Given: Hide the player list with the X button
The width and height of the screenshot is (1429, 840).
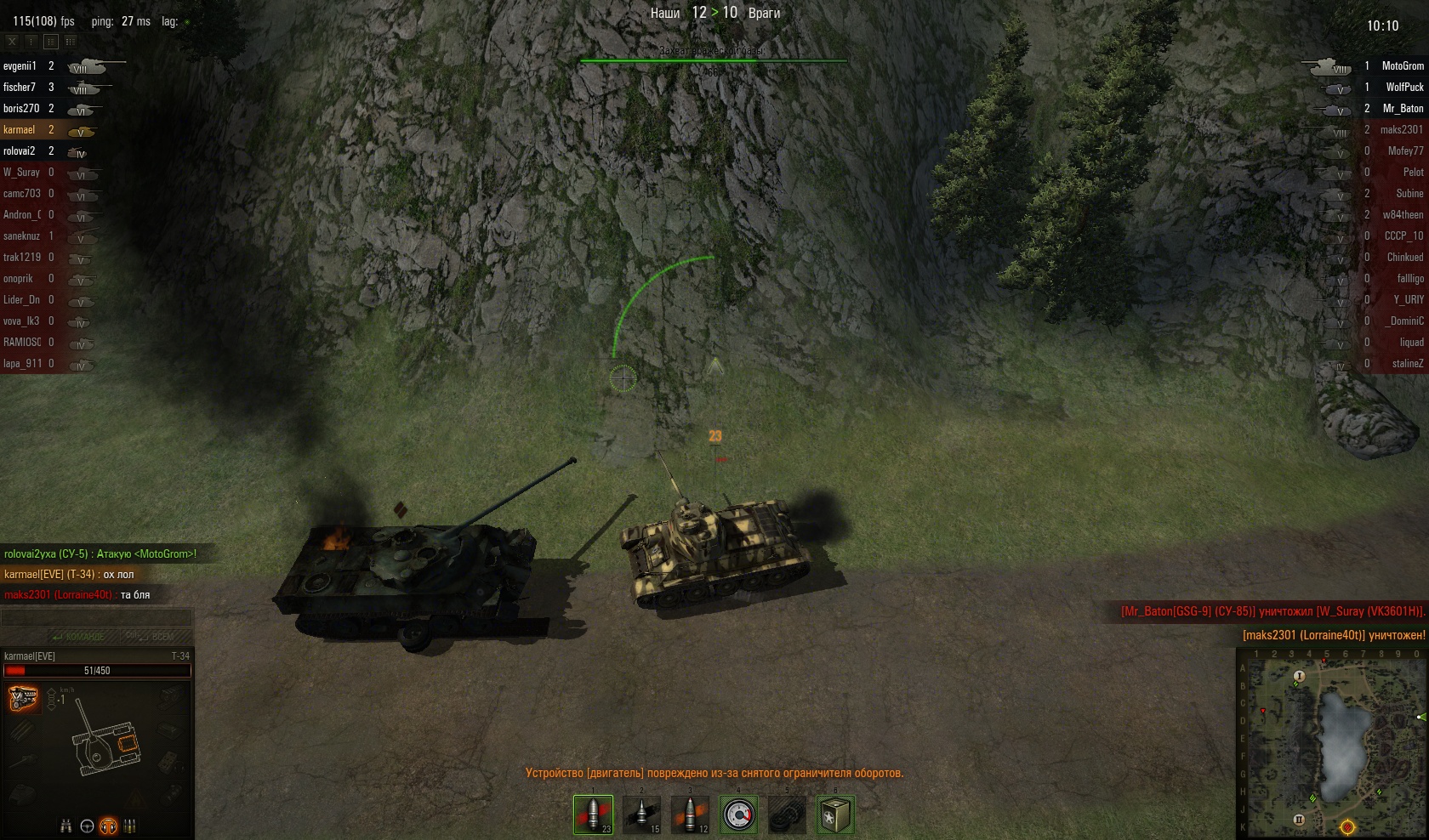Looking at the screenshot, I should coord(12,41).
